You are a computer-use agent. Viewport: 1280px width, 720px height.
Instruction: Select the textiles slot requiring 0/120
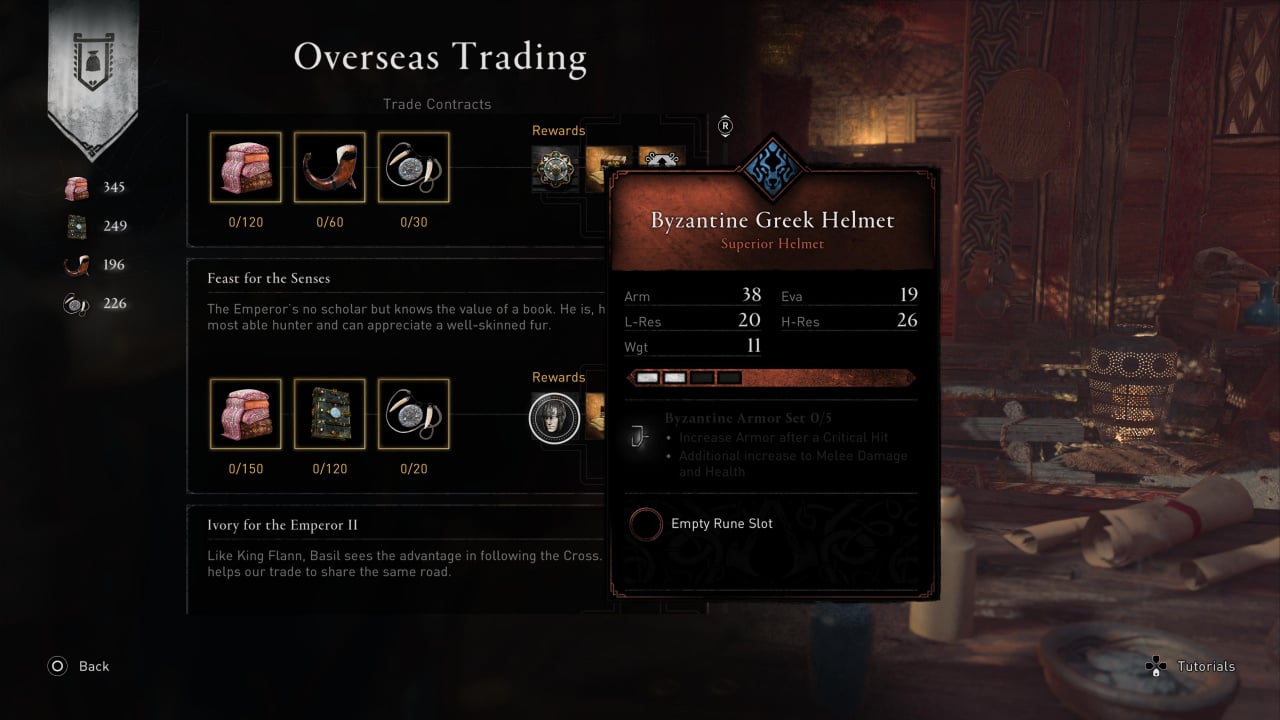245,167
